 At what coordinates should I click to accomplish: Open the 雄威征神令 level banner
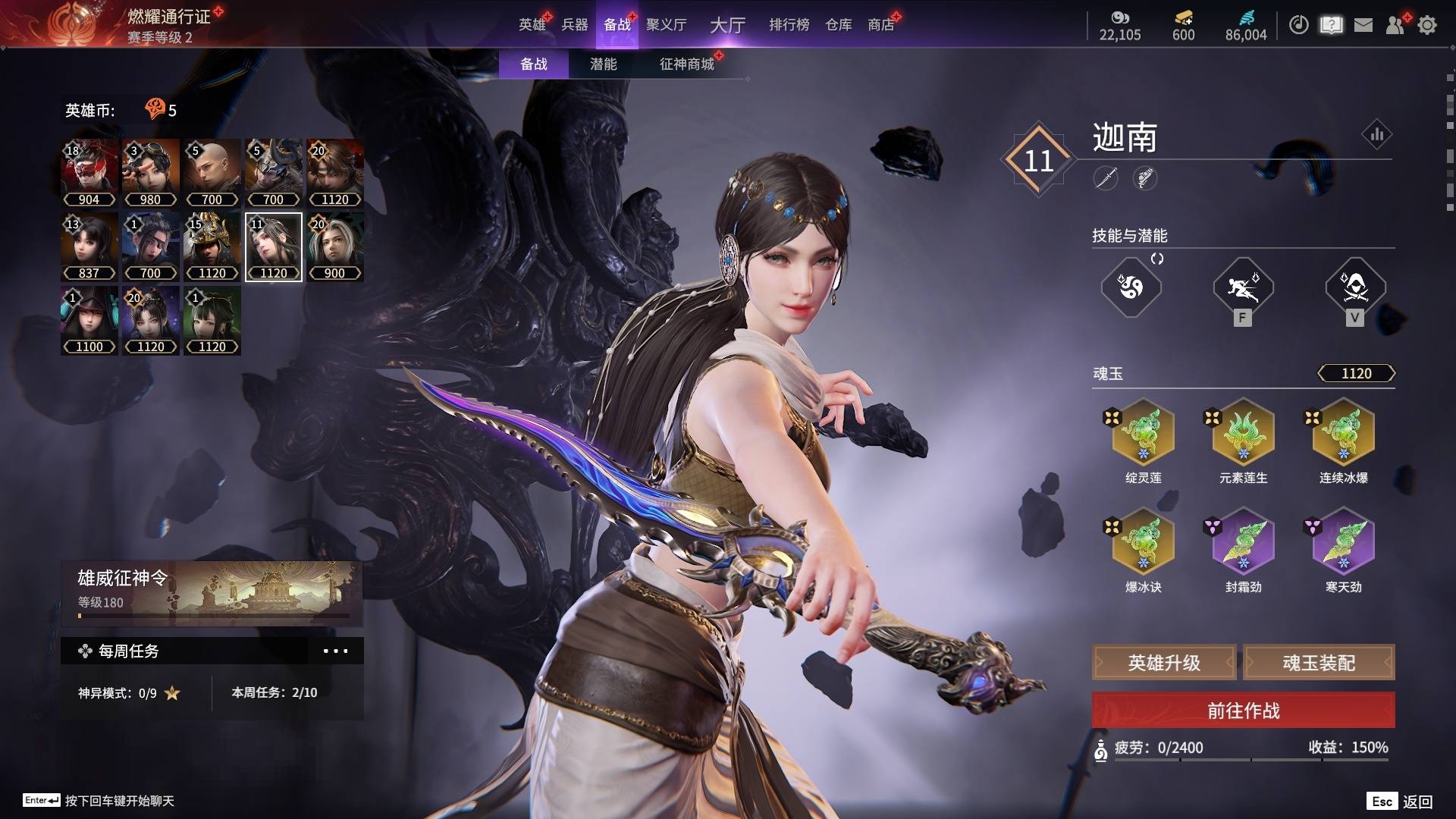click(212, 593)
